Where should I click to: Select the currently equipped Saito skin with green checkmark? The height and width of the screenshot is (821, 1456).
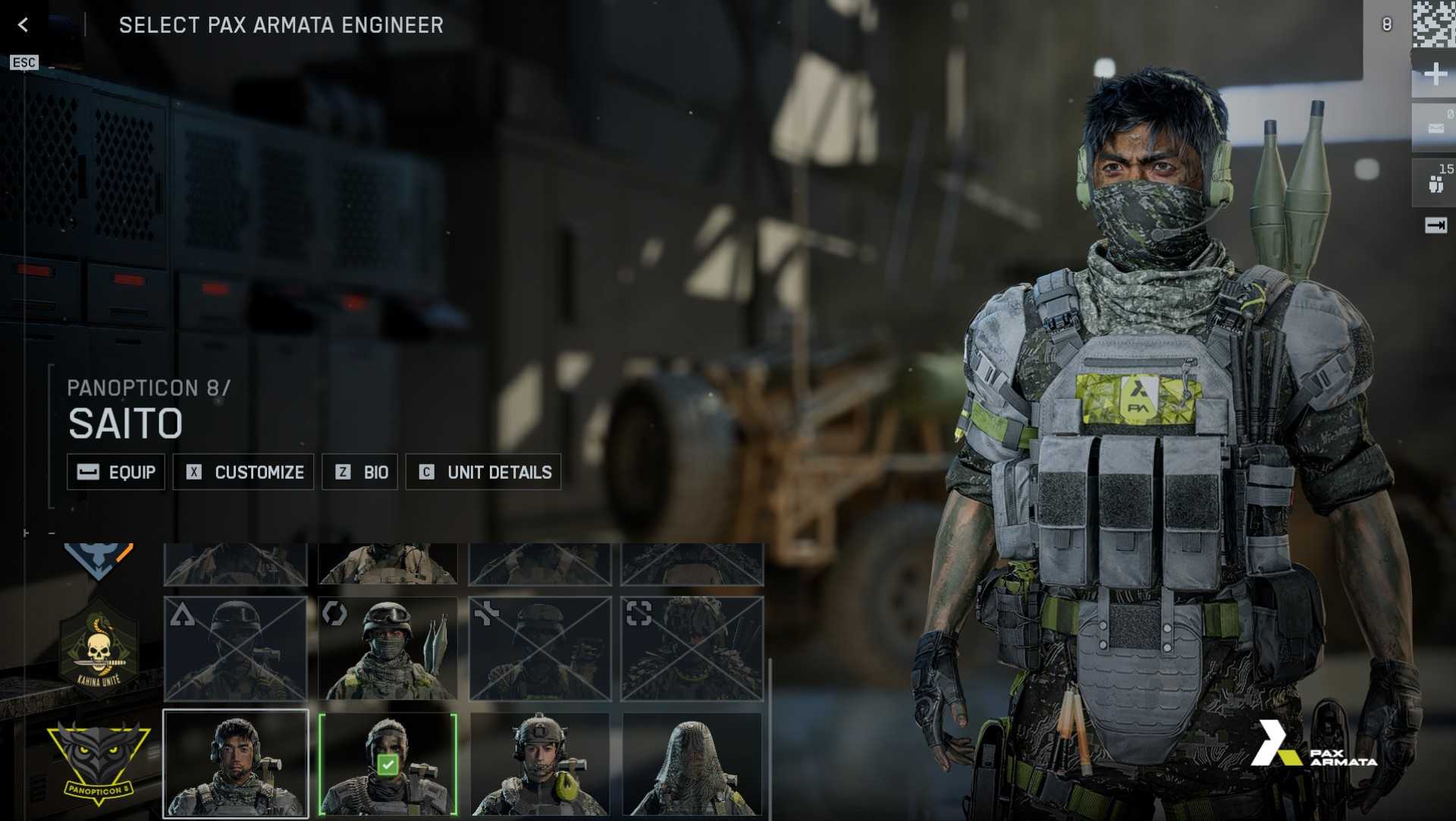[x=388, y=763]
